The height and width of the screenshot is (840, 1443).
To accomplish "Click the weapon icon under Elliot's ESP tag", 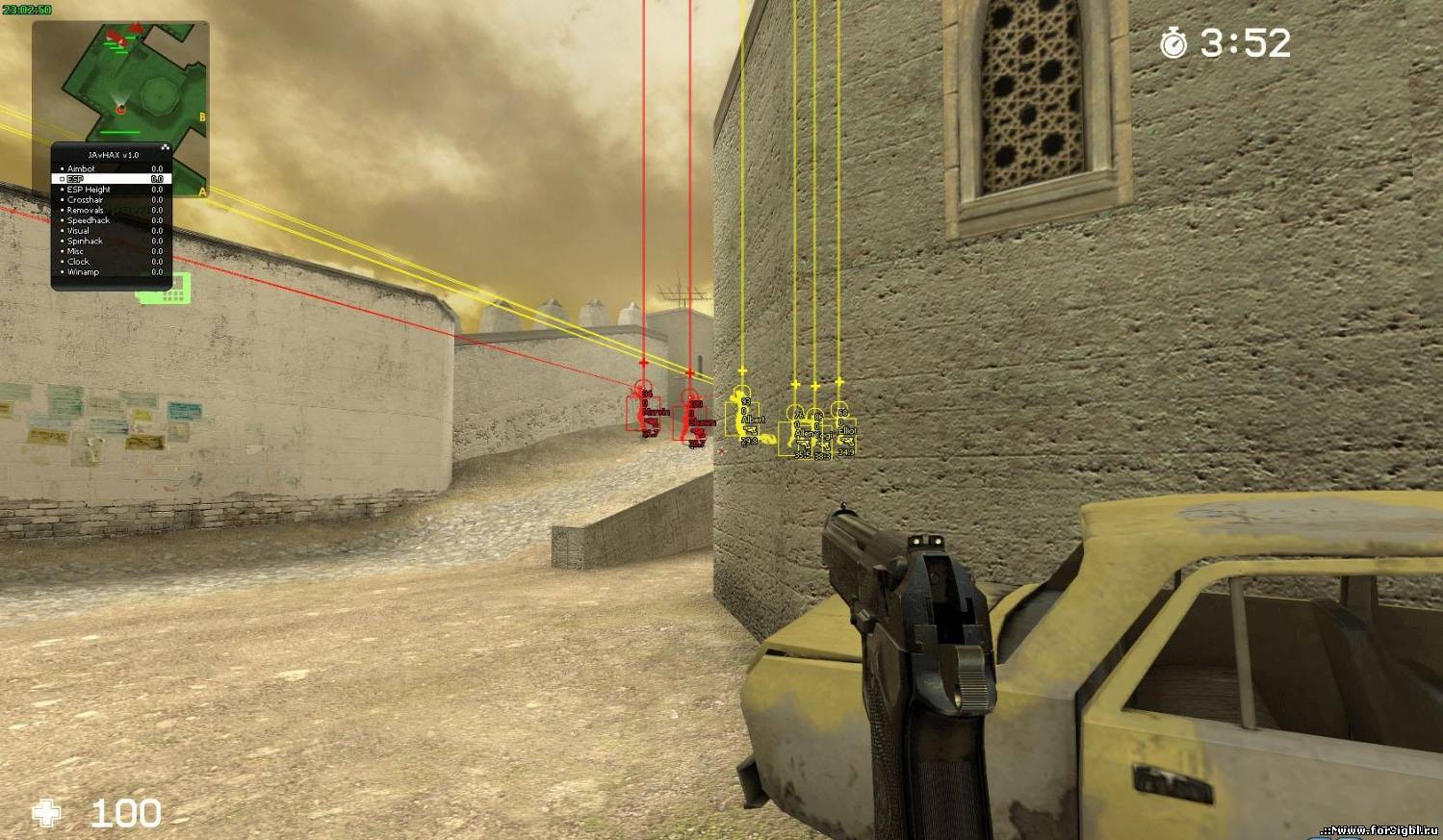I will click(848, 442).
